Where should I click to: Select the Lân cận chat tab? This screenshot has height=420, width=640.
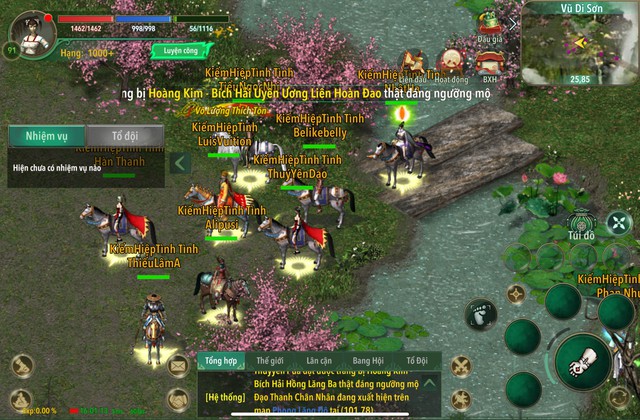click(x=319, y=360)
